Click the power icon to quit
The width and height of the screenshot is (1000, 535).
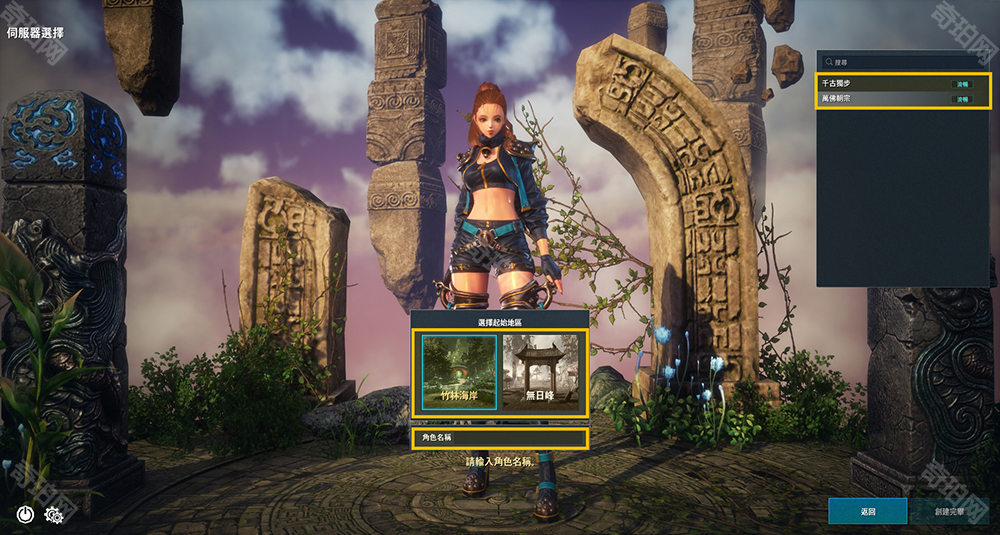click(x=26, y=515)
